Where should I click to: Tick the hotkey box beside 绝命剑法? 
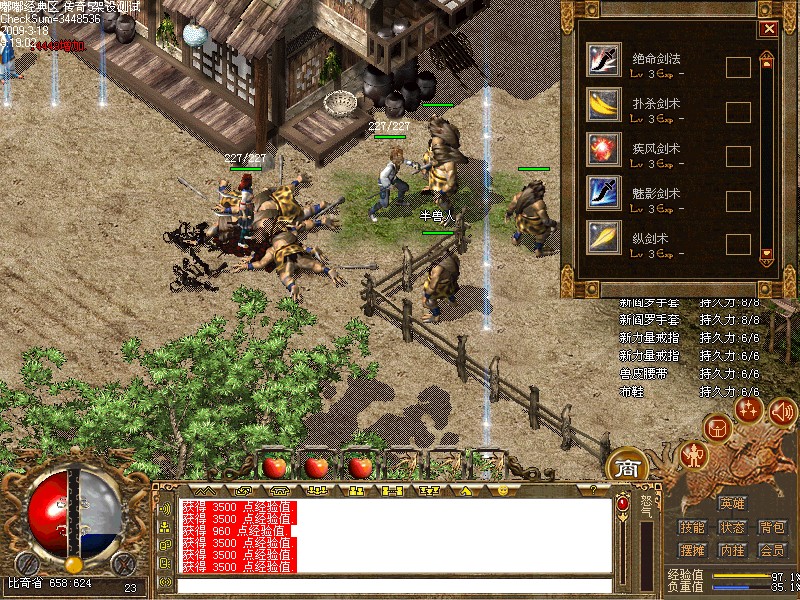click(x=738, y=68)
